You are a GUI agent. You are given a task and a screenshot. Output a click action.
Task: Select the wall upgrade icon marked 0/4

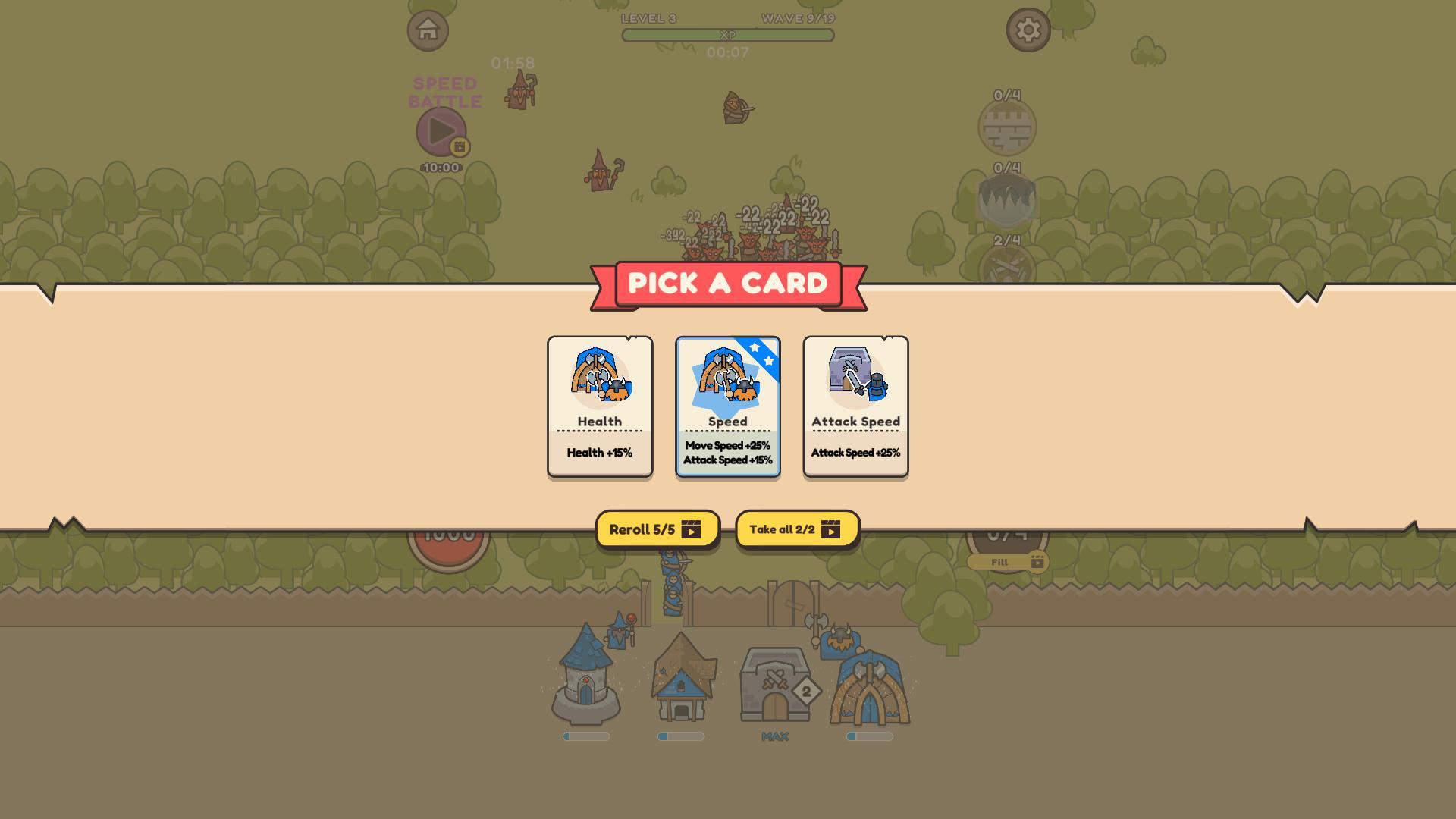tap(1009, 127)
